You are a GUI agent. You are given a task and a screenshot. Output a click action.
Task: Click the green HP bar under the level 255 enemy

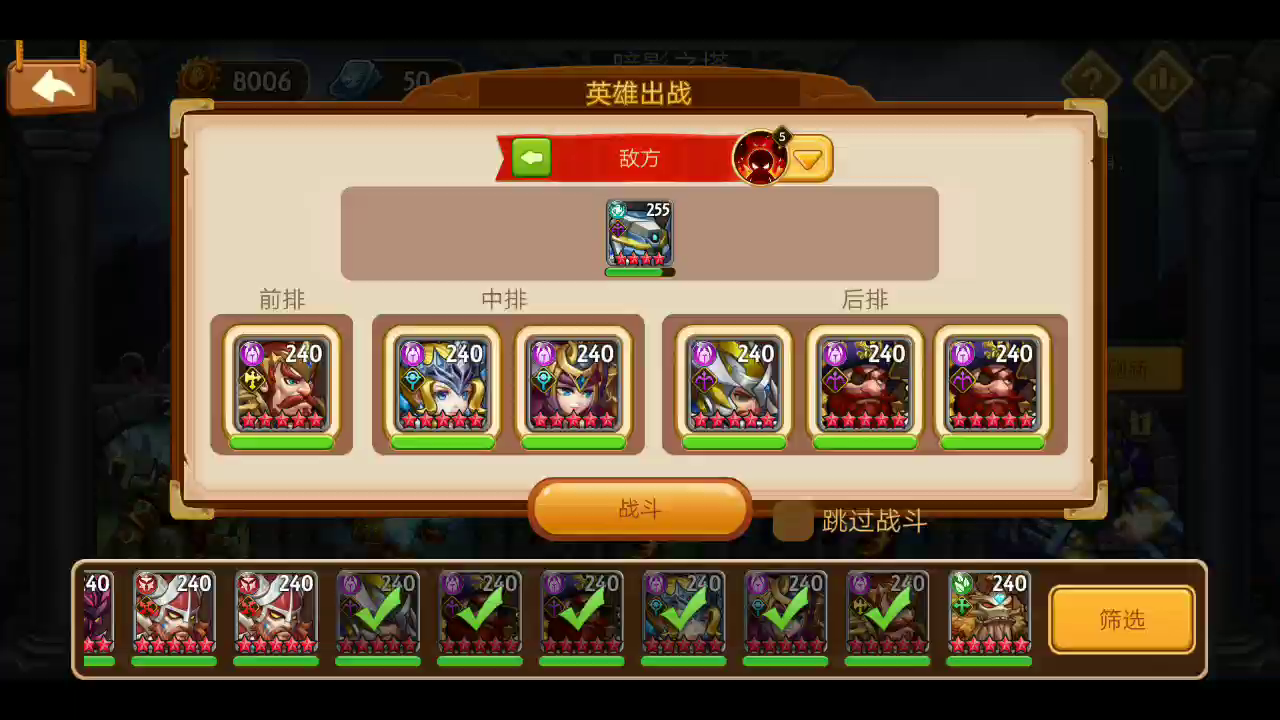[638, 270]
